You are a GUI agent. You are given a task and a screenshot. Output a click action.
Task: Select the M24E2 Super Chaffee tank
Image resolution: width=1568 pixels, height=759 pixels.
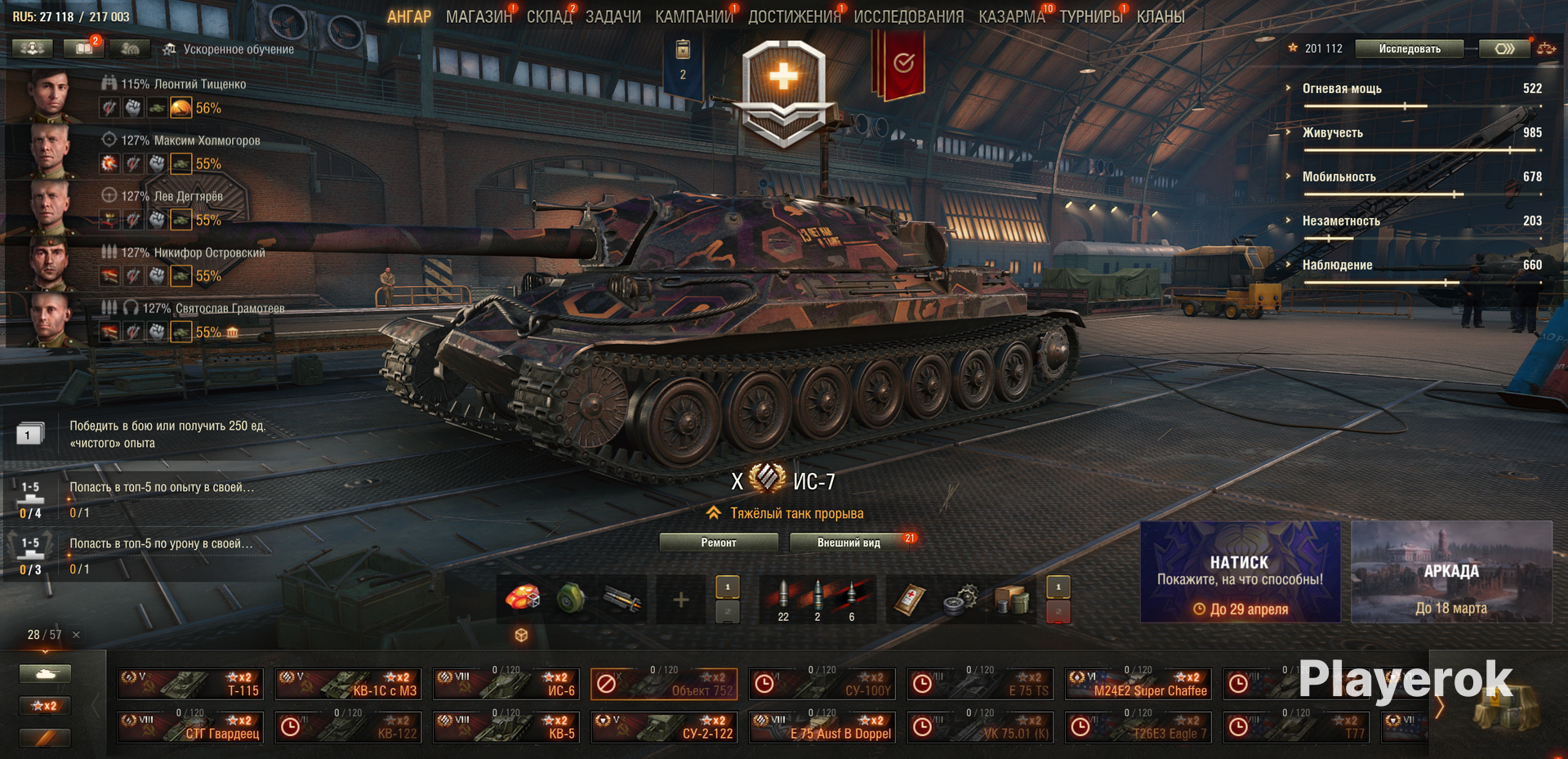[x=1138, y=684]
